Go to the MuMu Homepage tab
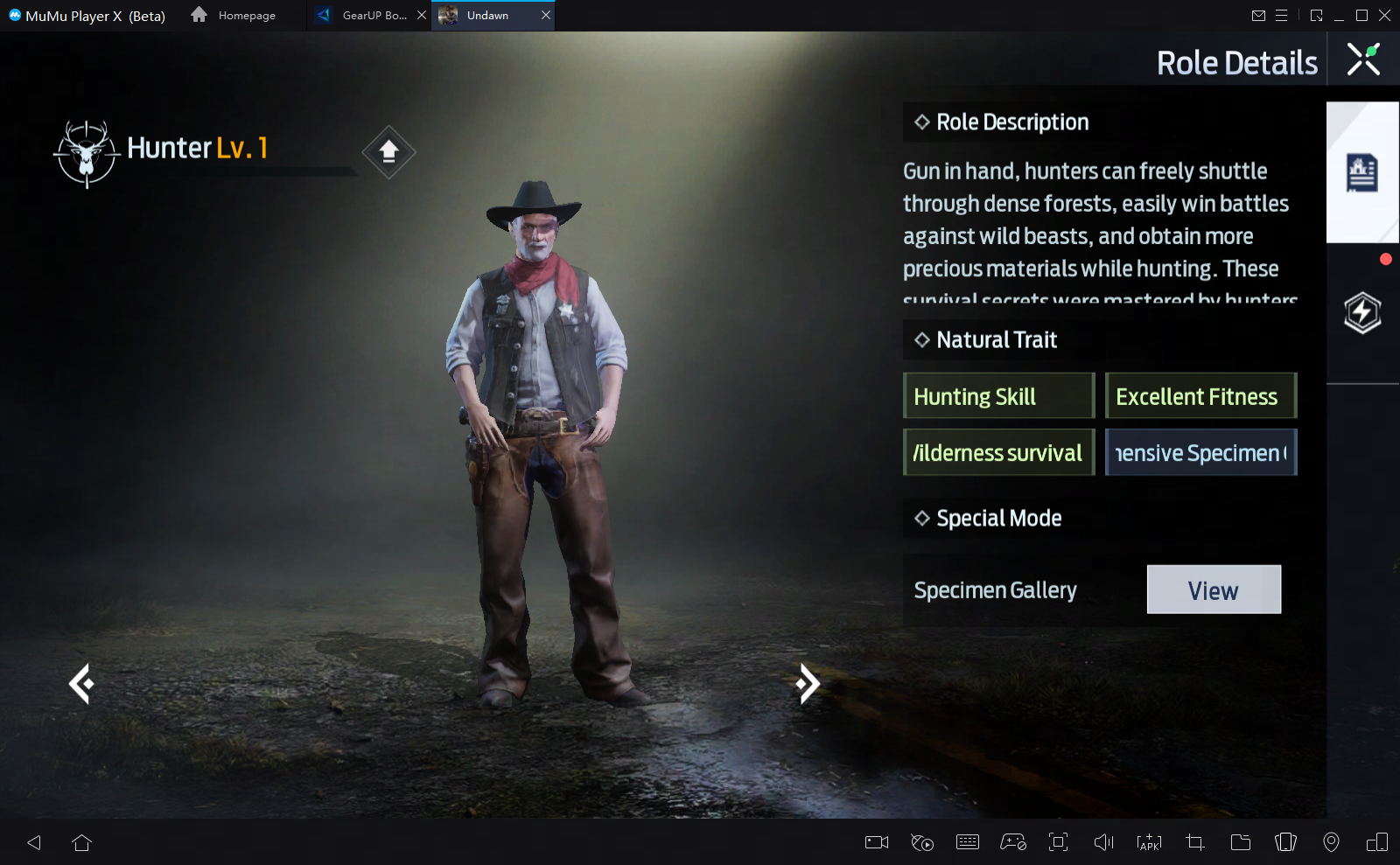The image size is (1400, 865). click(234, 16)
